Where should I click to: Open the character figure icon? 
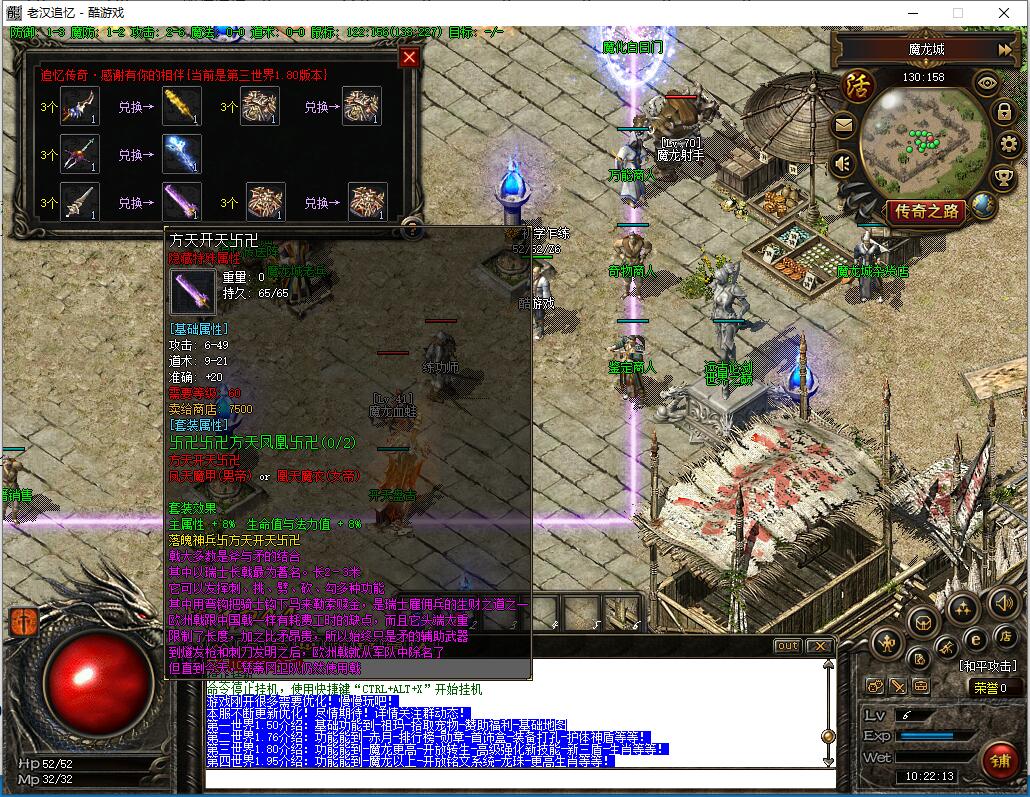886,643
